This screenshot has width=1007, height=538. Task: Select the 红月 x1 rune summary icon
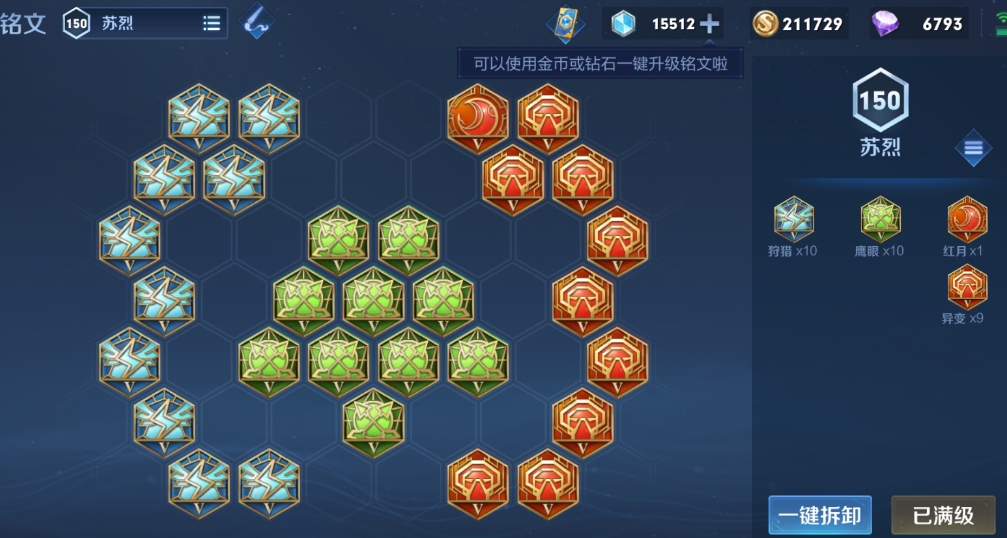(x=966, y=219)
